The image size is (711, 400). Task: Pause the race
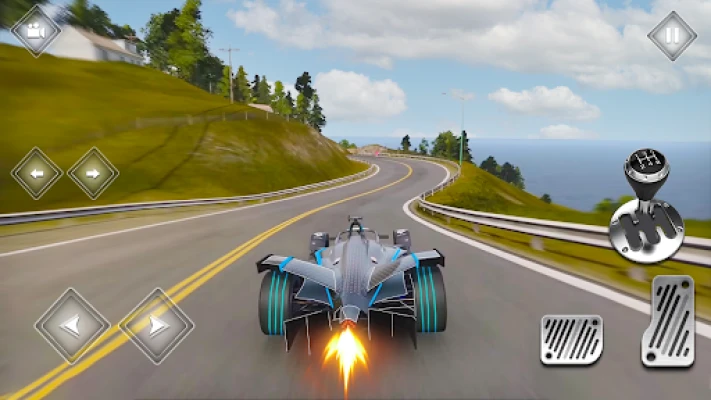(671, 36)
